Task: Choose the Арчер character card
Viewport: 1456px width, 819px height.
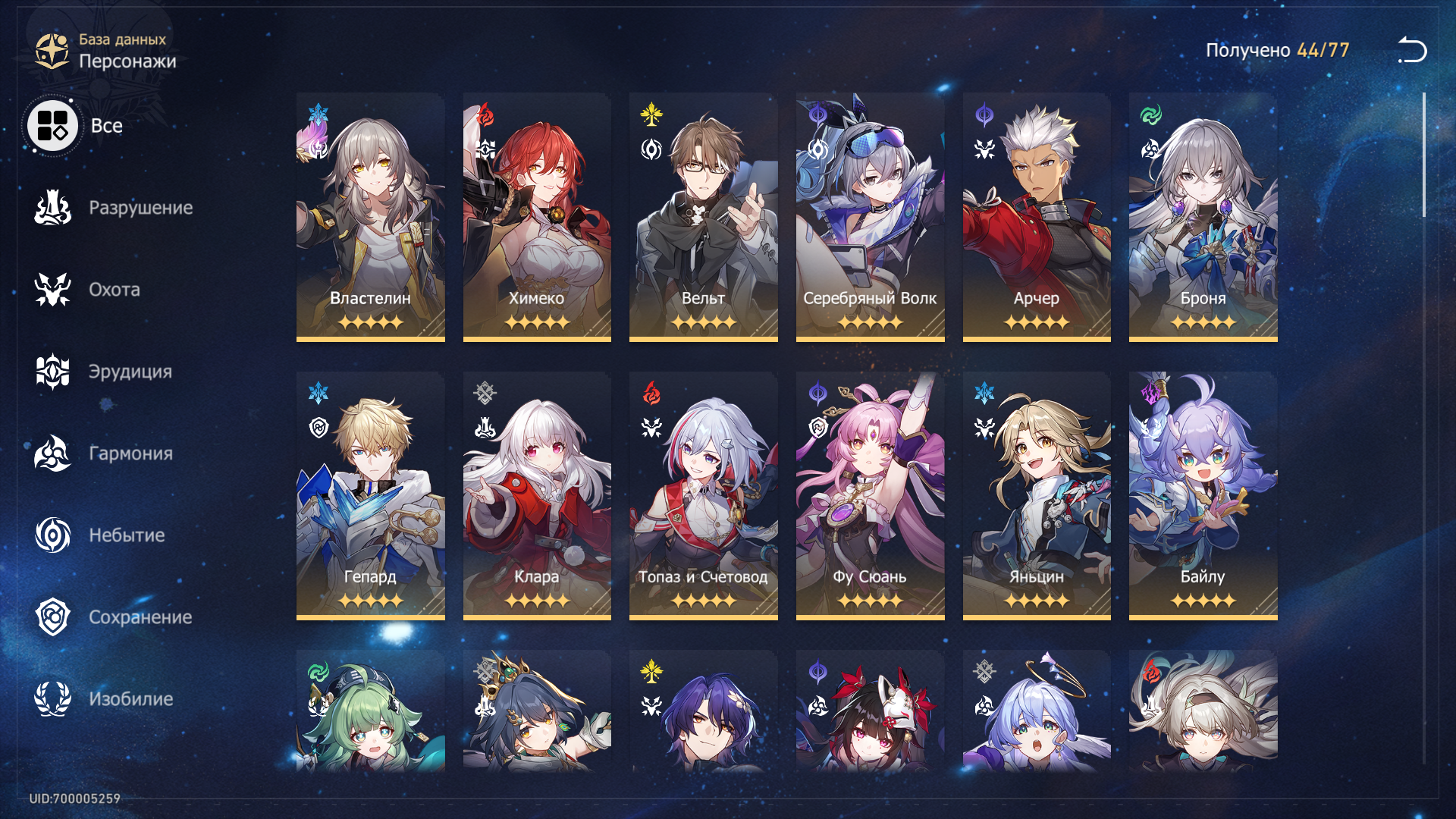Action: 1037,217
